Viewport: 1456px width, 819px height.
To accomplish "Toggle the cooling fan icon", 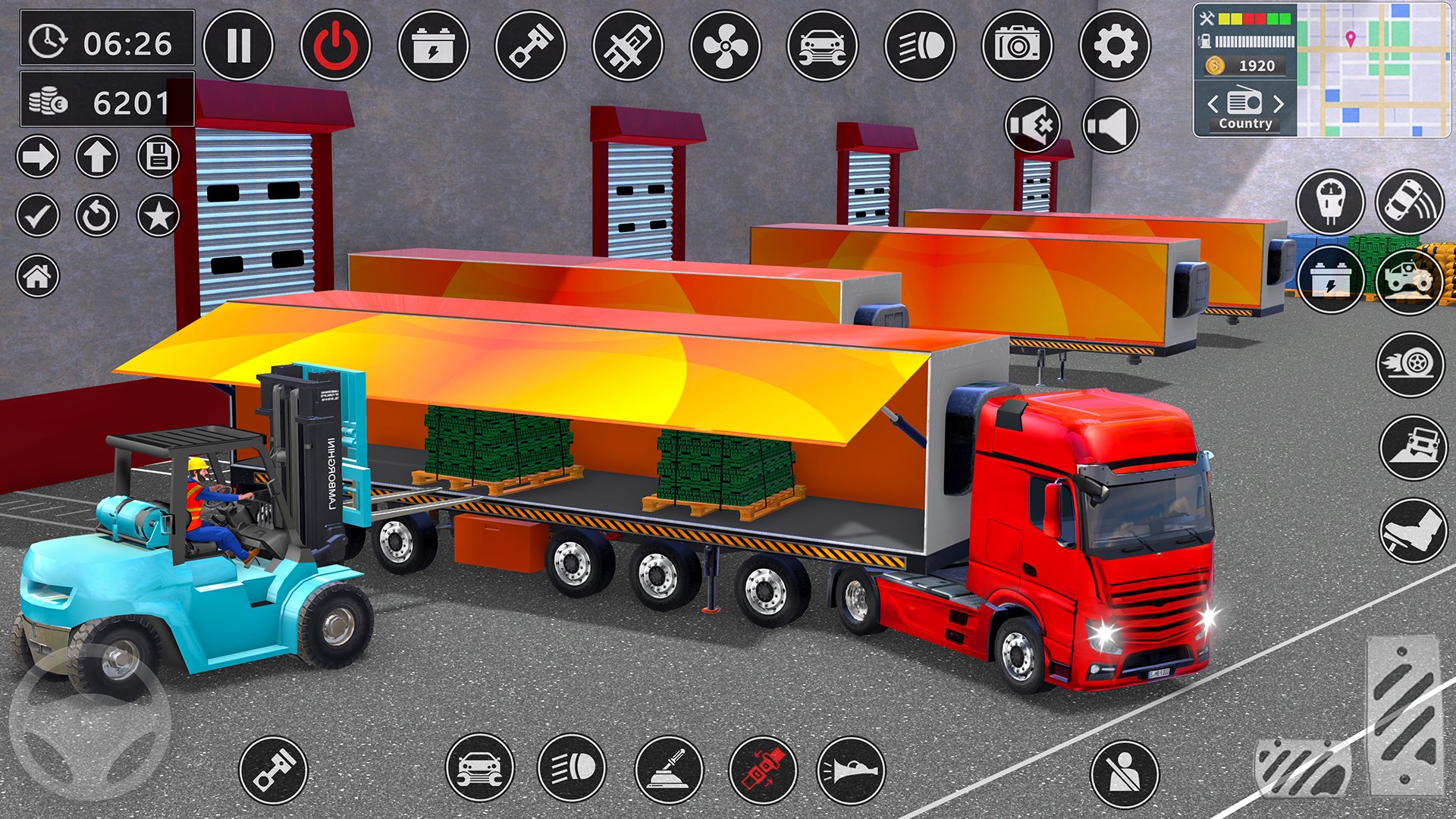I will 724,45.
